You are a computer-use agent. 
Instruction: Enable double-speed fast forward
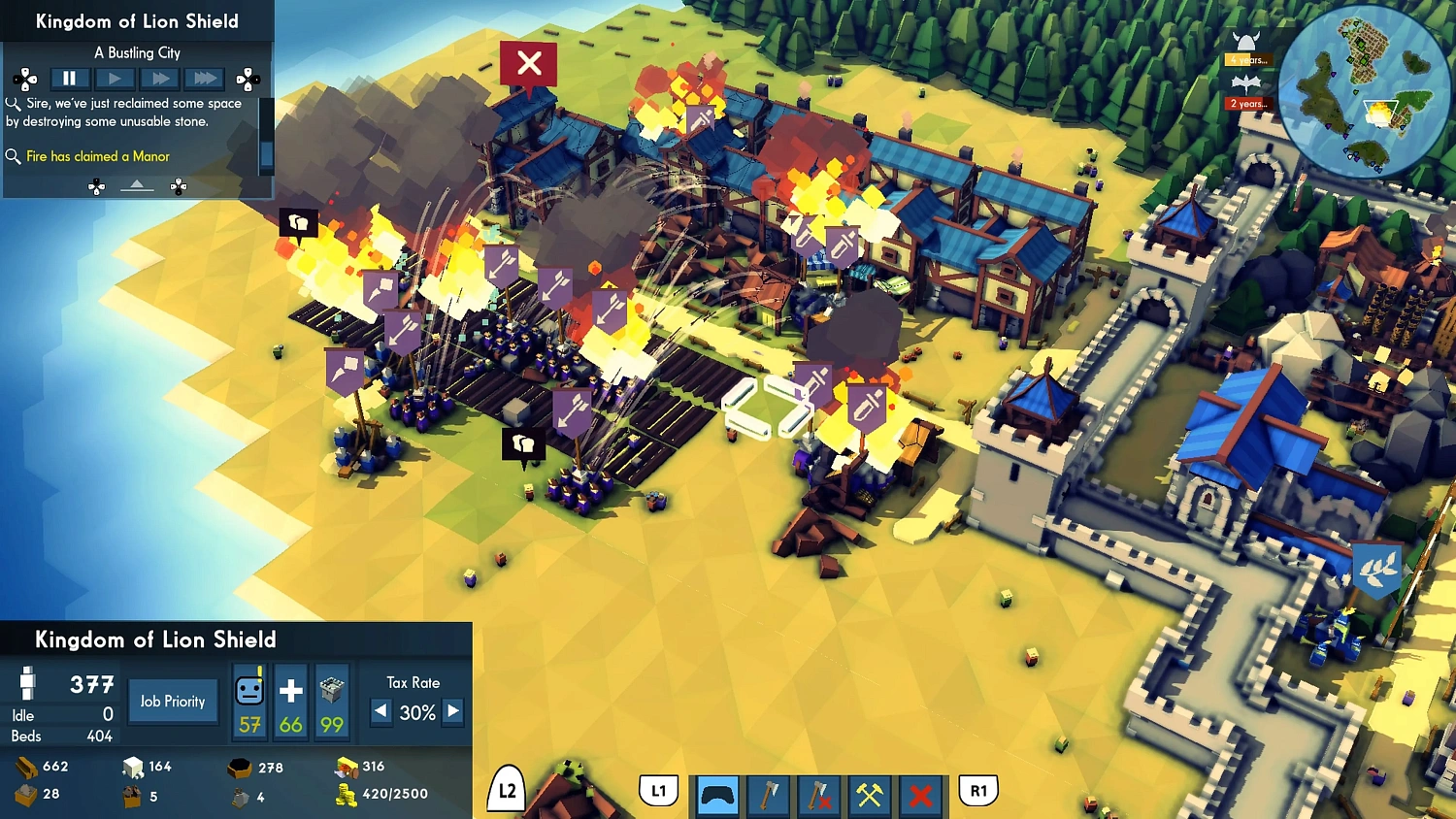tap(159, 79)
